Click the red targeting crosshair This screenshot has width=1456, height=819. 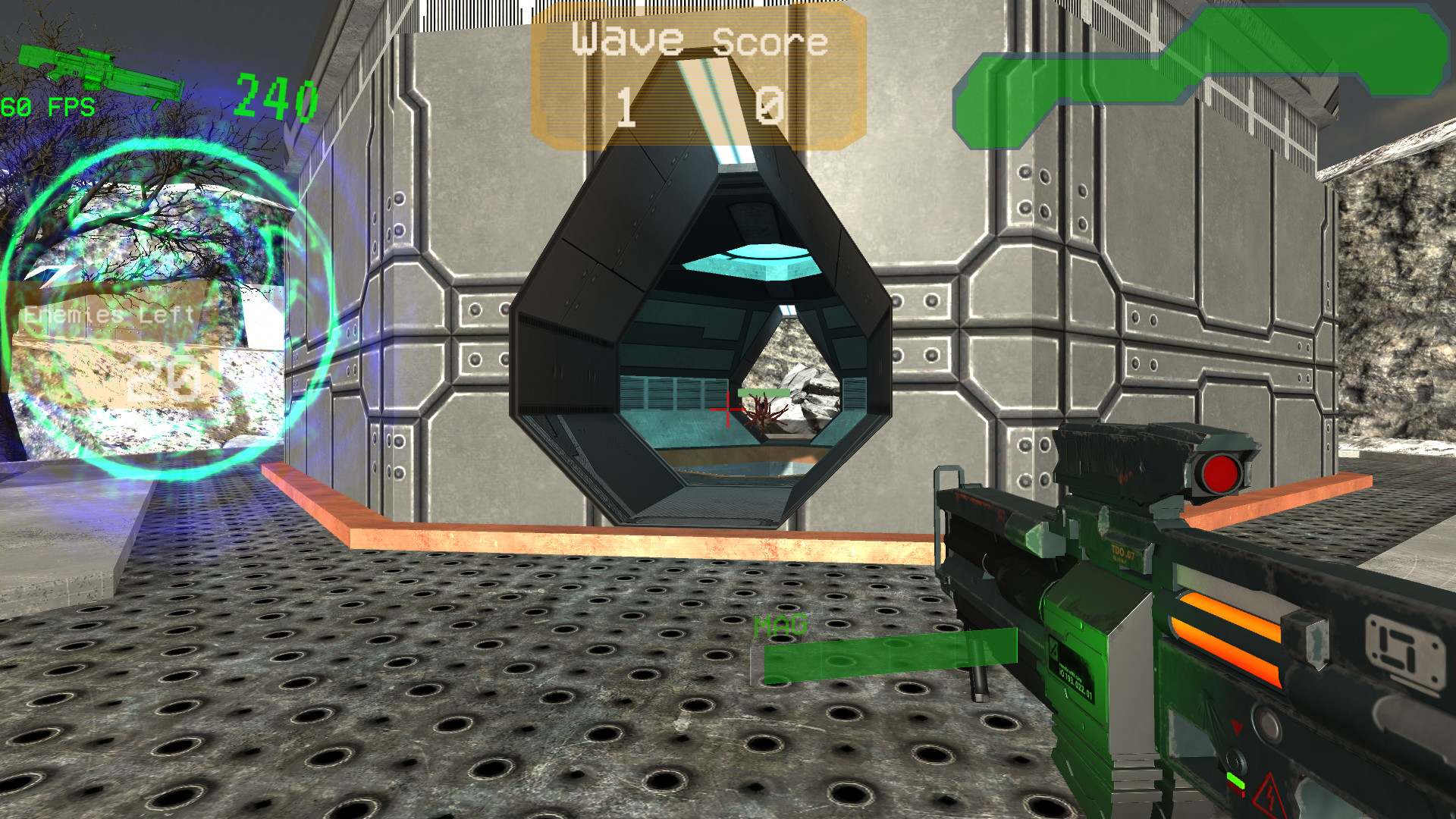(726, 409)
